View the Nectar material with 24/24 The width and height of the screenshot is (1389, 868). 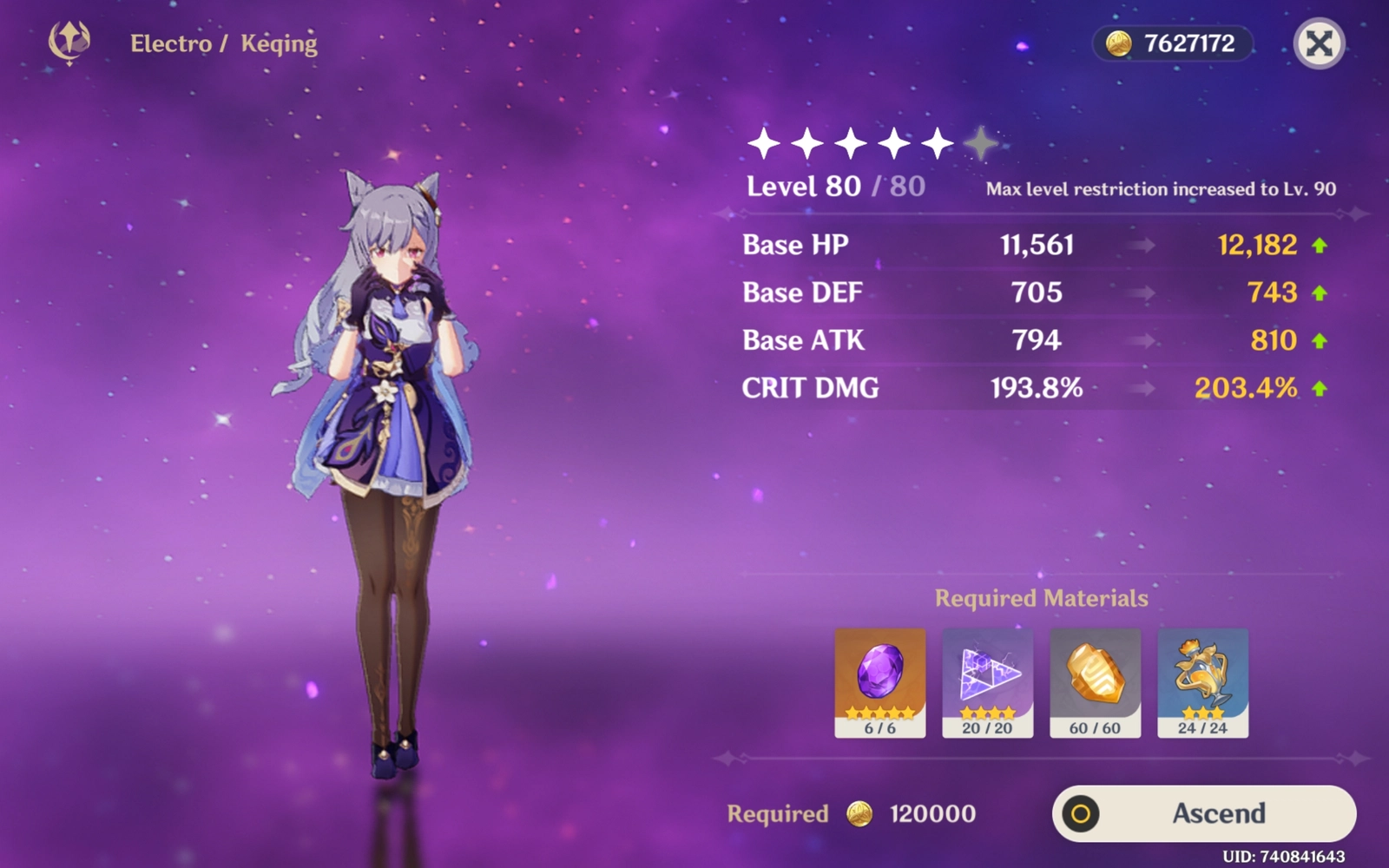click(x=1202, y=682)
